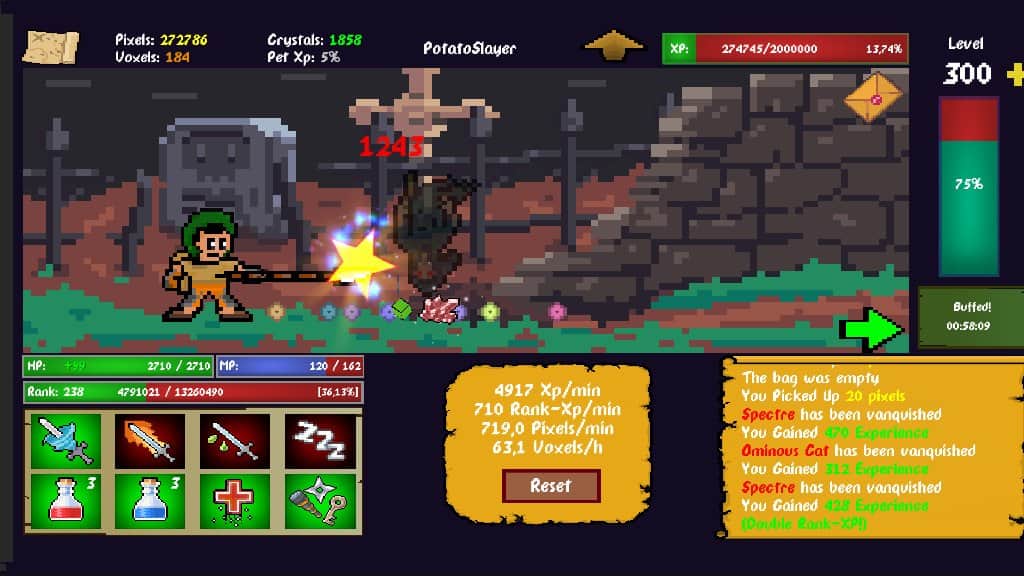Open the shuriken, spyglass and key slot
The image size is (1024, 576).
319,498
